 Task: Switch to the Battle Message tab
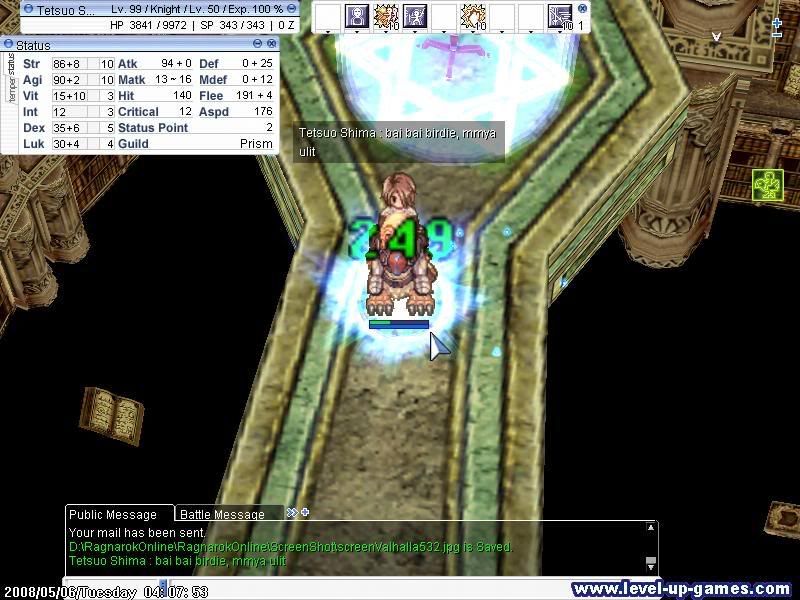click(x=222, y=514)
